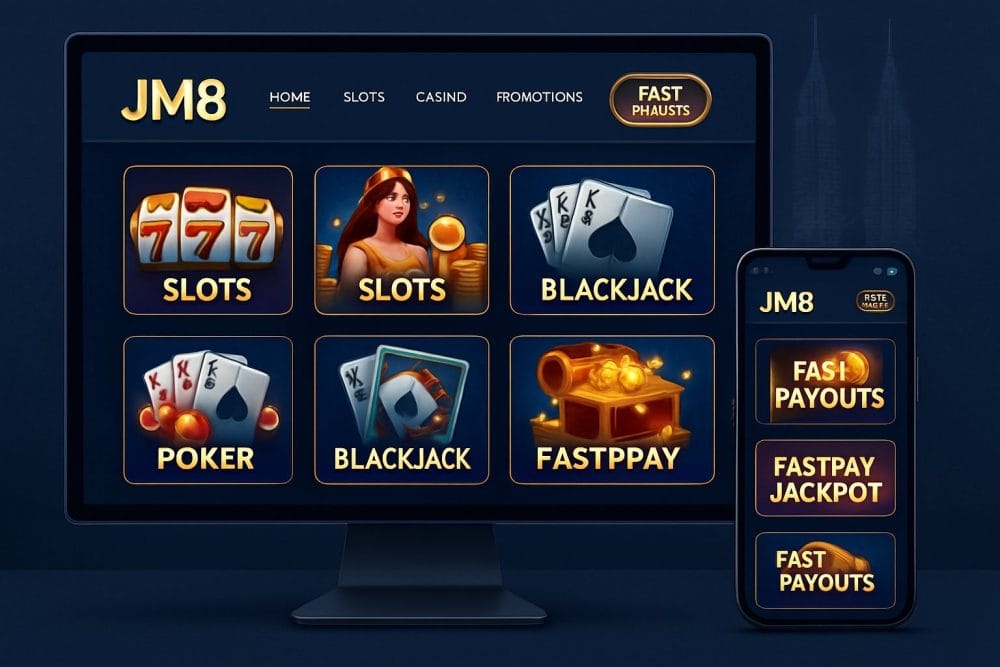Open SLOTS from the top navigation bar
The width and height of the screenshot is (1000, 667).
(364, 98)
